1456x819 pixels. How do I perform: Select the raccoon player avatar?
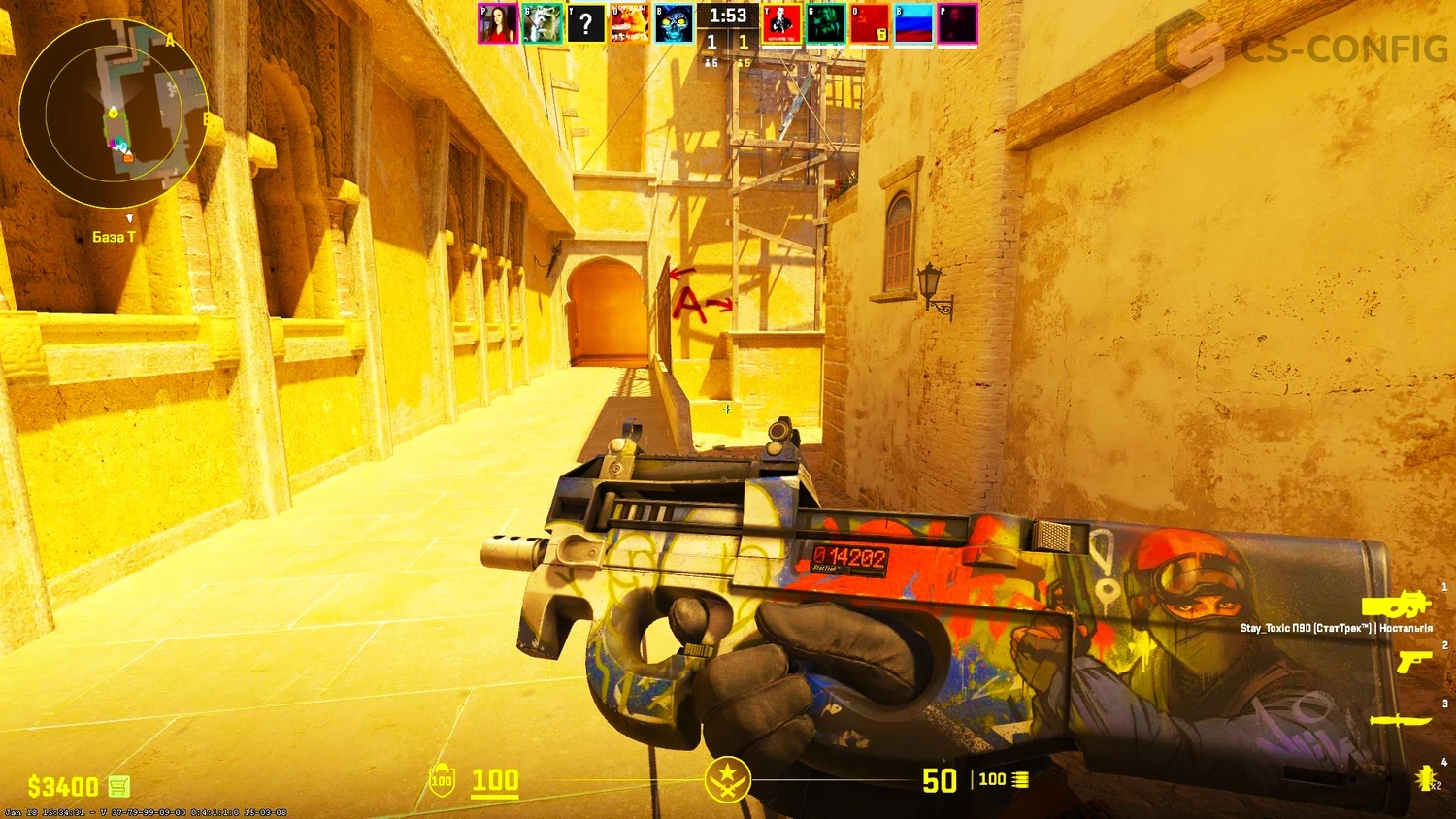point(543,23)
